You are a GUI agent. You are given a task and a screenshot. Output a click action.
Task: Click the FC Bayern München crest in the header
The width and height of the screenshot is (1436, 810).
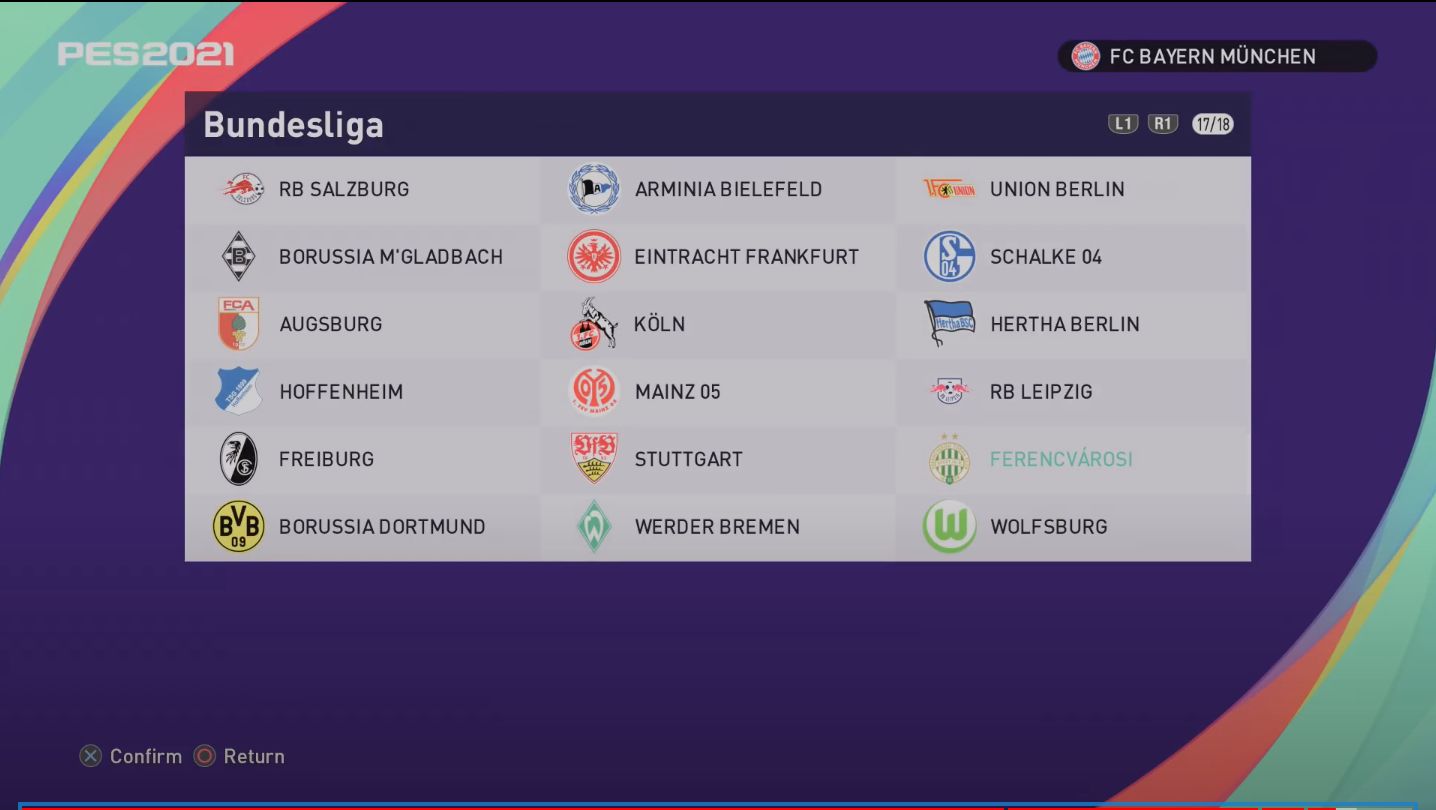[1086, 56]
